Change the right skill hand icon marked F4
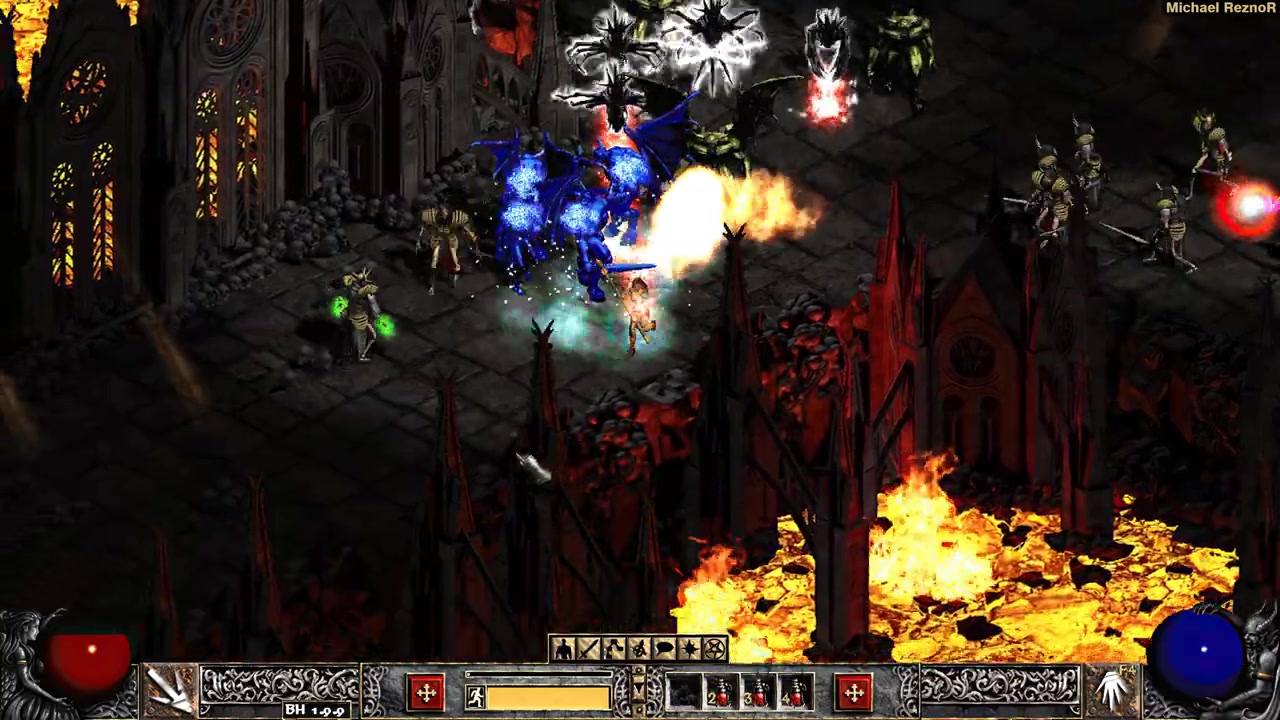1280x720 pixels. (x=1111, y=688)
